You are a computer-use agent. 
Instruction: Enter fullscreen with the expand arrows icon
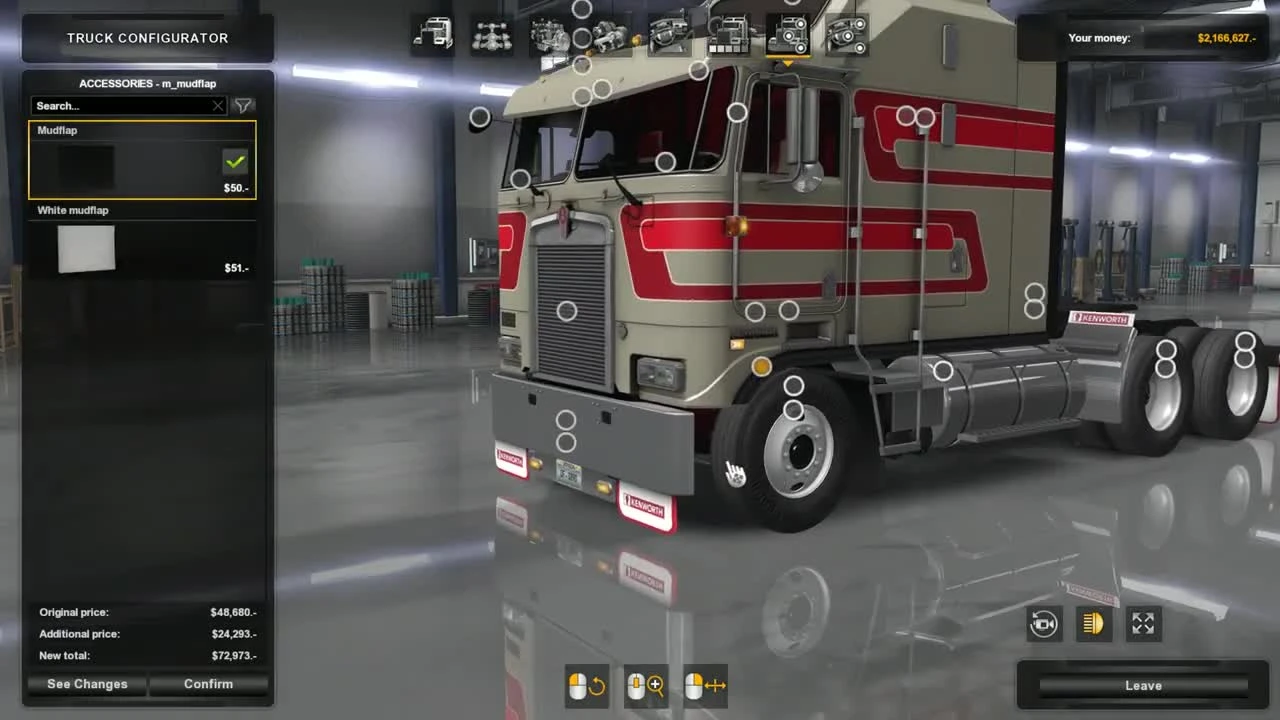click(x=1143, y=624)
